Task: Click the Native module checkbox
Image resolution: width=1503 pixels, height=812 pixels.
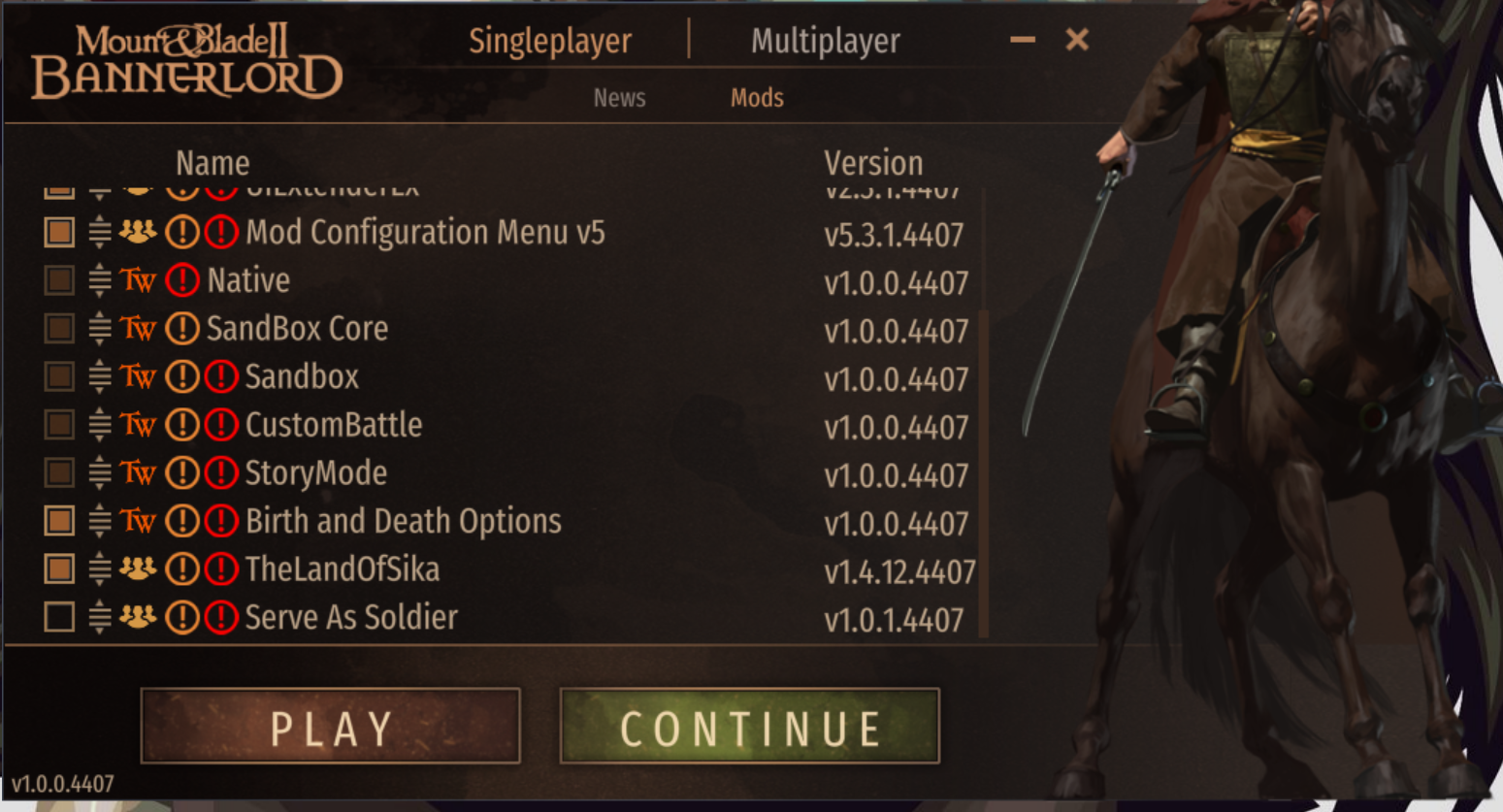Action: tap(59, 280)
